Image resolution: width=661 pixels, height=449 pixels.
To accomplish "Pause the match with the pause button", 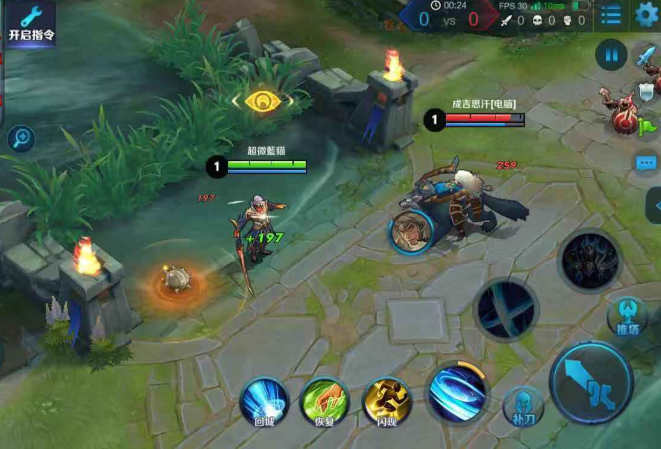I will click(x=611, y=54).
